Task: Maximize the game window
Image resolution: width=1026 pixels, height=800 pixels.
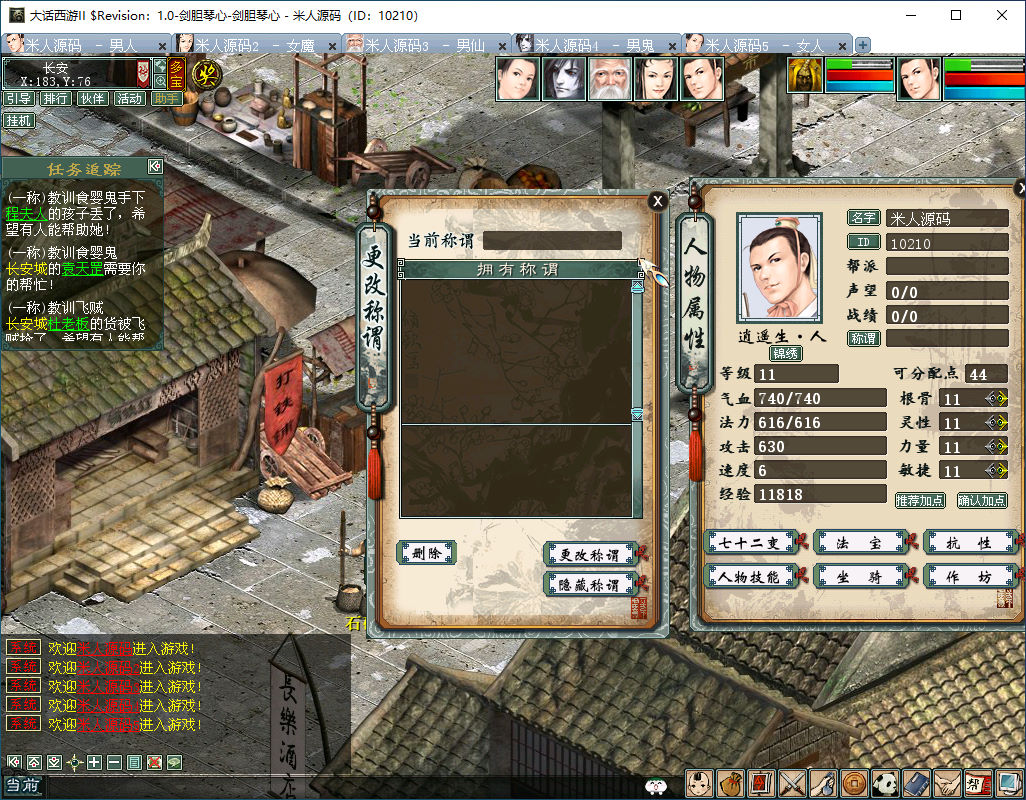Action: (x=956, y=15)
